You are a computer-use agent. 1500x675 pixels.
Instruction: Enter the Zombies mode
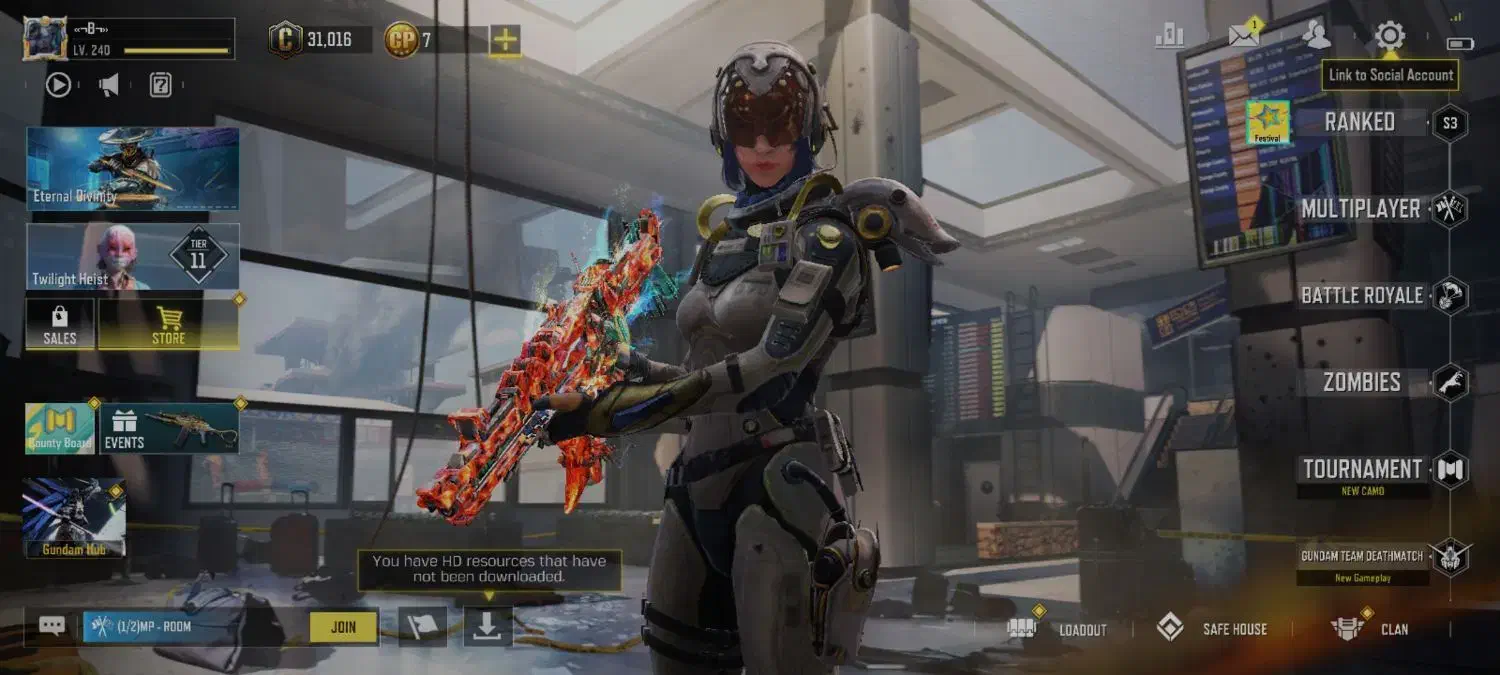coord(1361,382)
